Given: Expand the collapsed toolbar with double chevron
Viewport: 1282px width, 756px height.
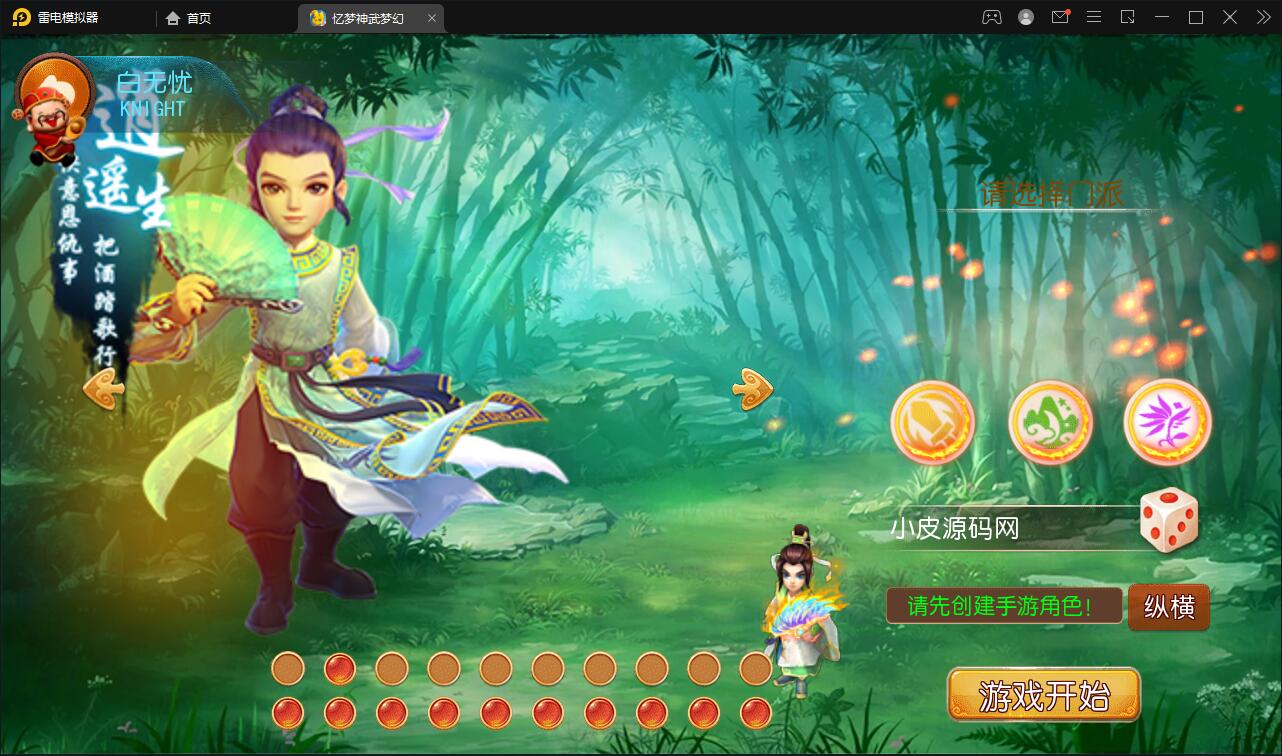Looking at the screenshot, I should pos(1262,17).
